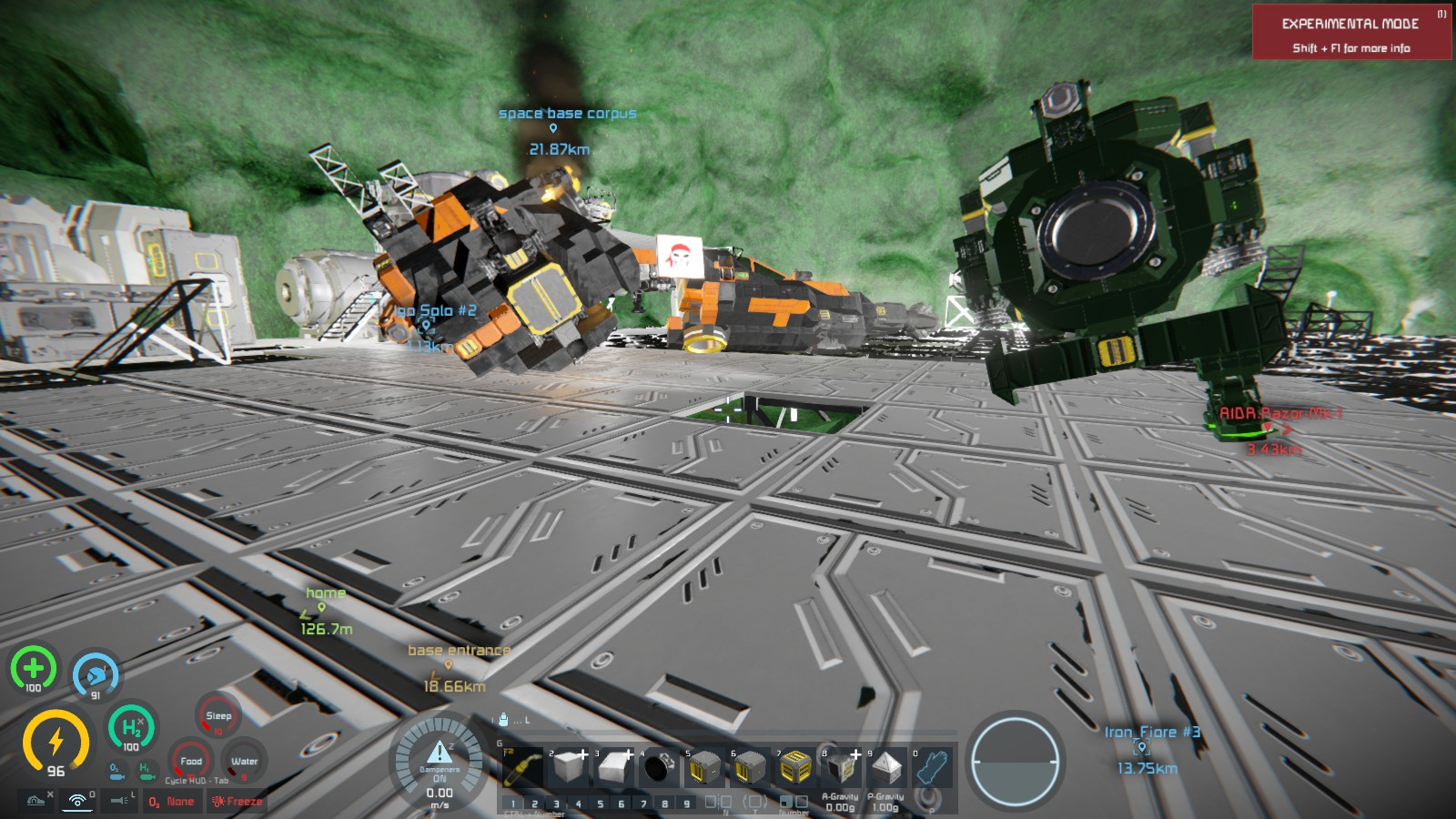Toggle the jetpack boots icon
1456x819 pixels.
click(x=36, y=801)
